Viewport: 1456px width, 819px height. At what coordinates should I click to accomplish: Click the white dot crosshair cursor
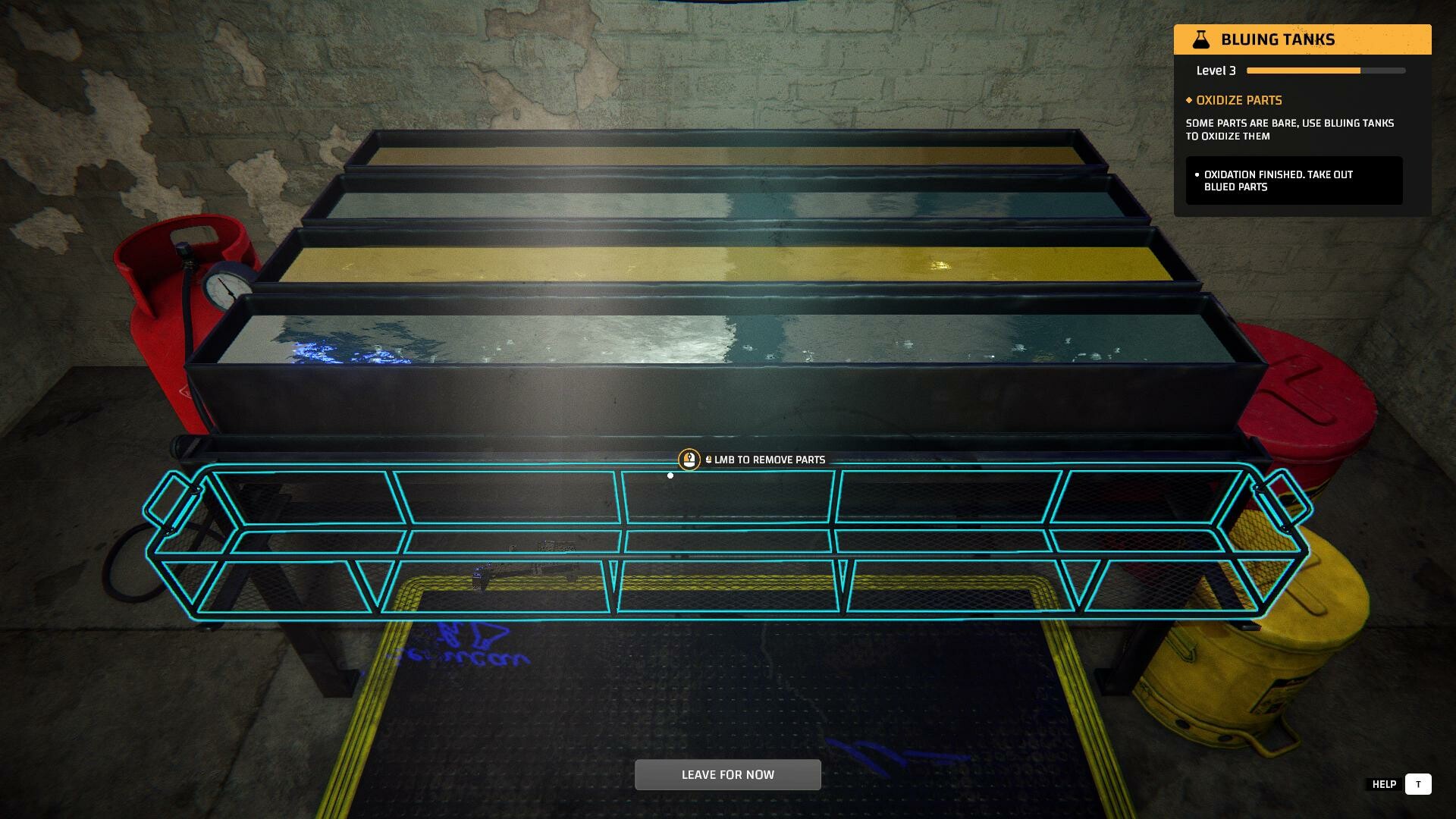click(x=670, y=475)
